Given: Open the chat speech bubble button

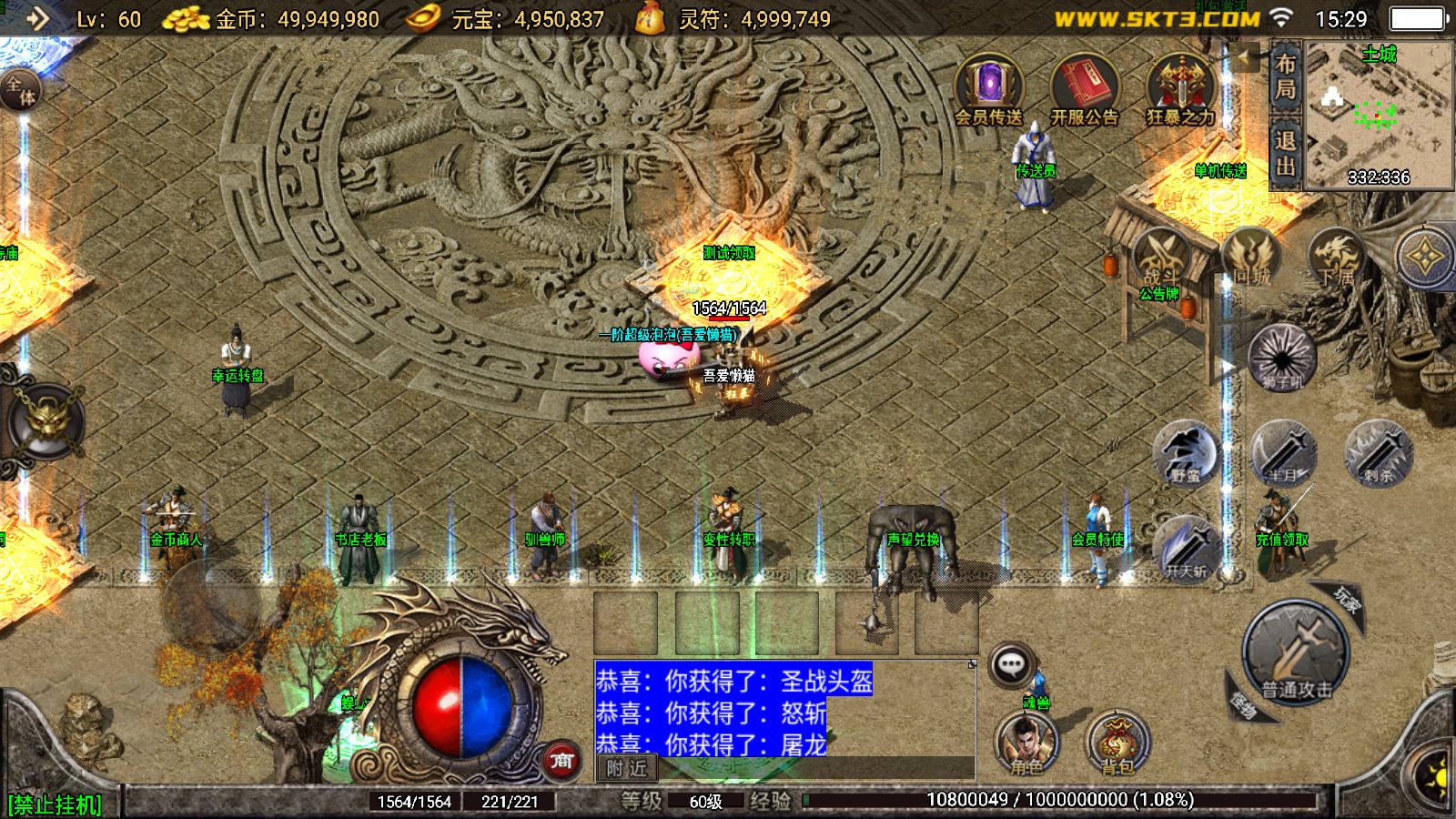Looking at the screenshot, I should click(1011, 665).
